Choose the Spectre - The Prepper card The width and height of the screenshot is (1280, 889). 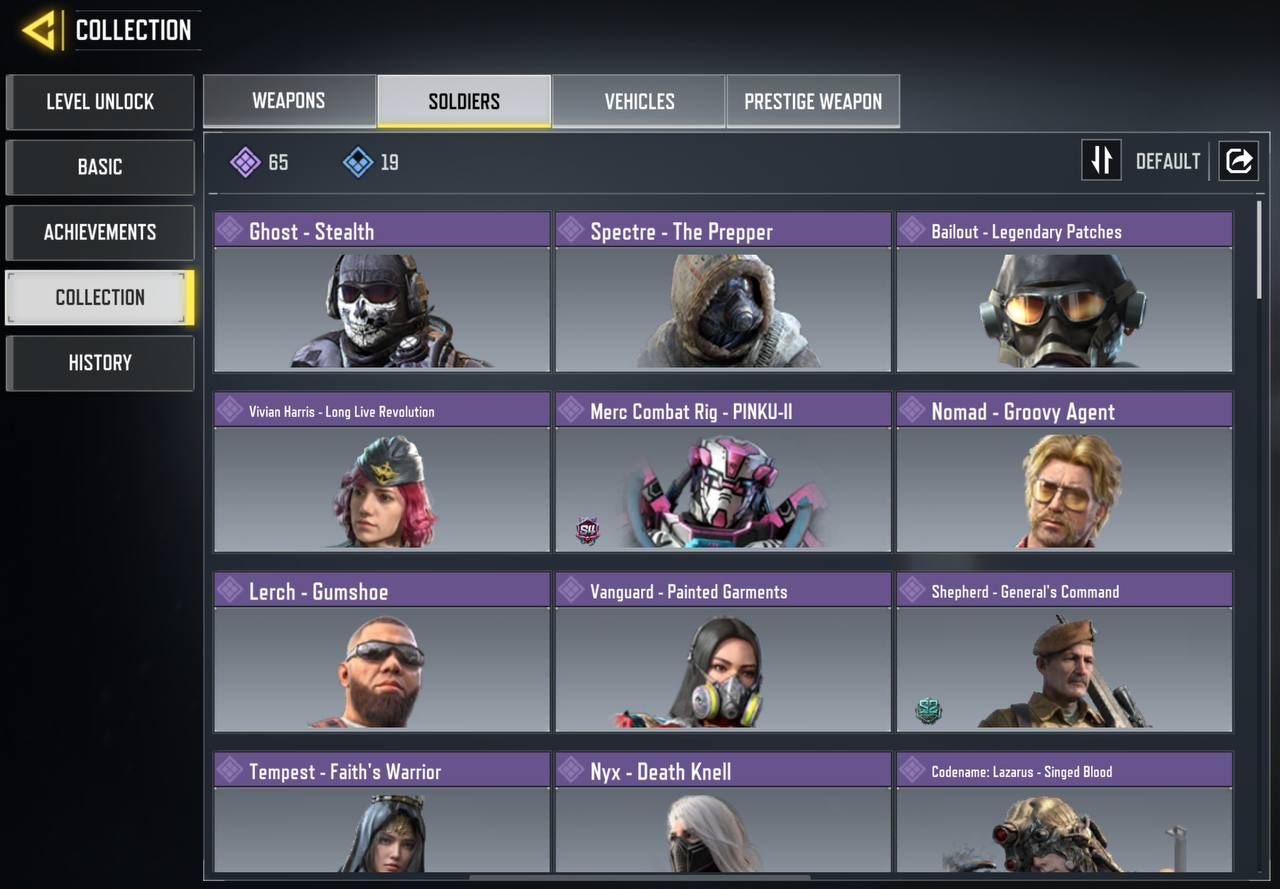pyautogui.click(x=723, y=292)
